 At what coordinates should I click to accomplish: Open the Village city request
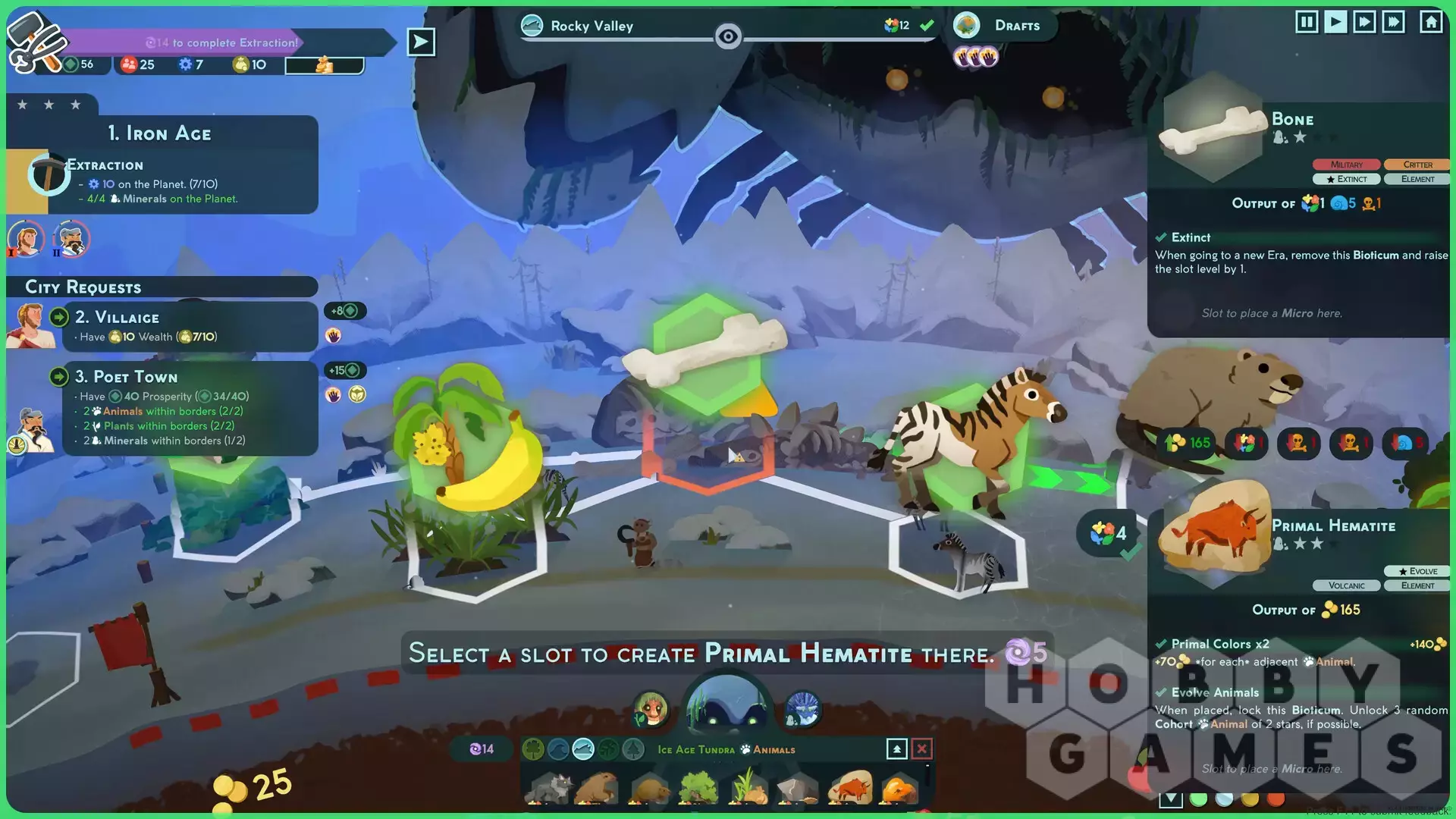pos(190,326)
